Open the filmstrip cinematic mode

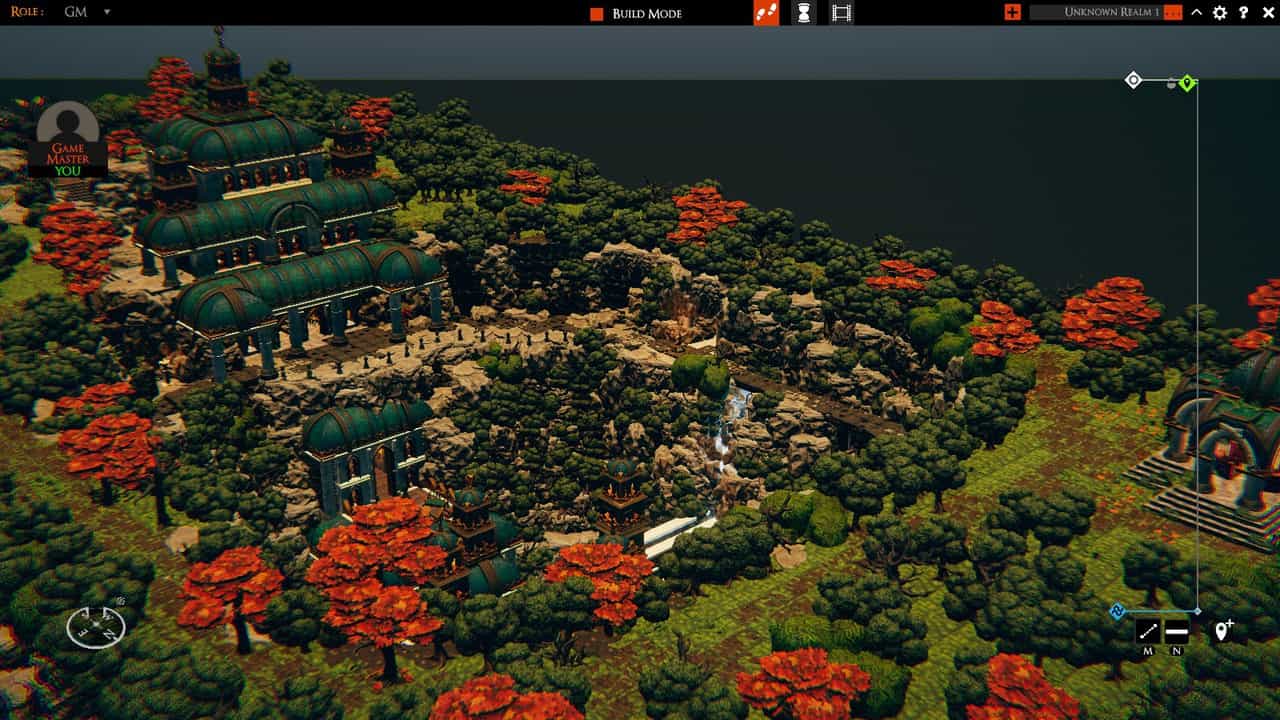(x=841, y=13)
